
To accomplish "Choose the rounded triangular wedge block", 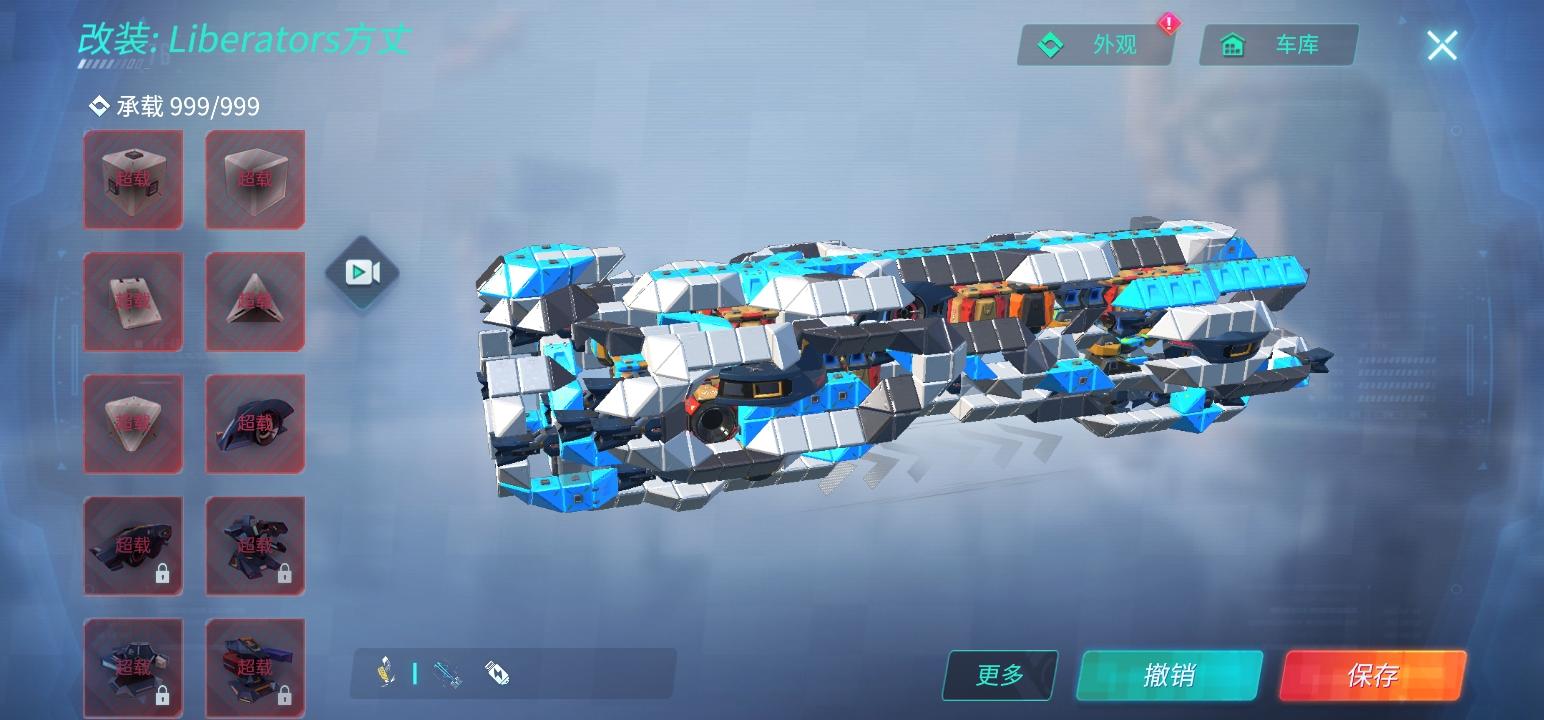I will (x=133, y=423).
